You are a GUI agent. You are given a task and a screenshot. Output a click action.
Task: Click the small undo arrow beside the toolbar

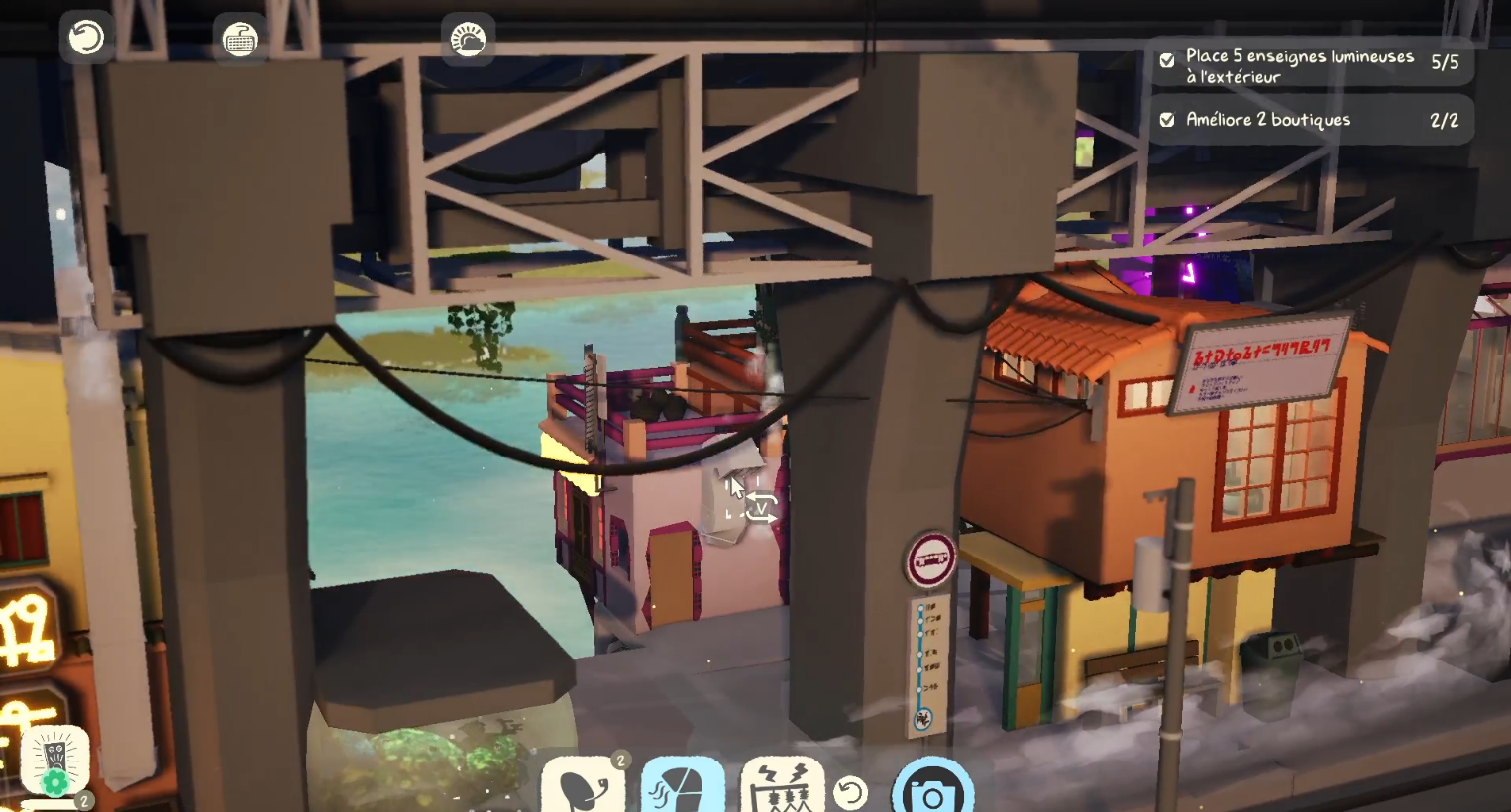pos(850,792)
